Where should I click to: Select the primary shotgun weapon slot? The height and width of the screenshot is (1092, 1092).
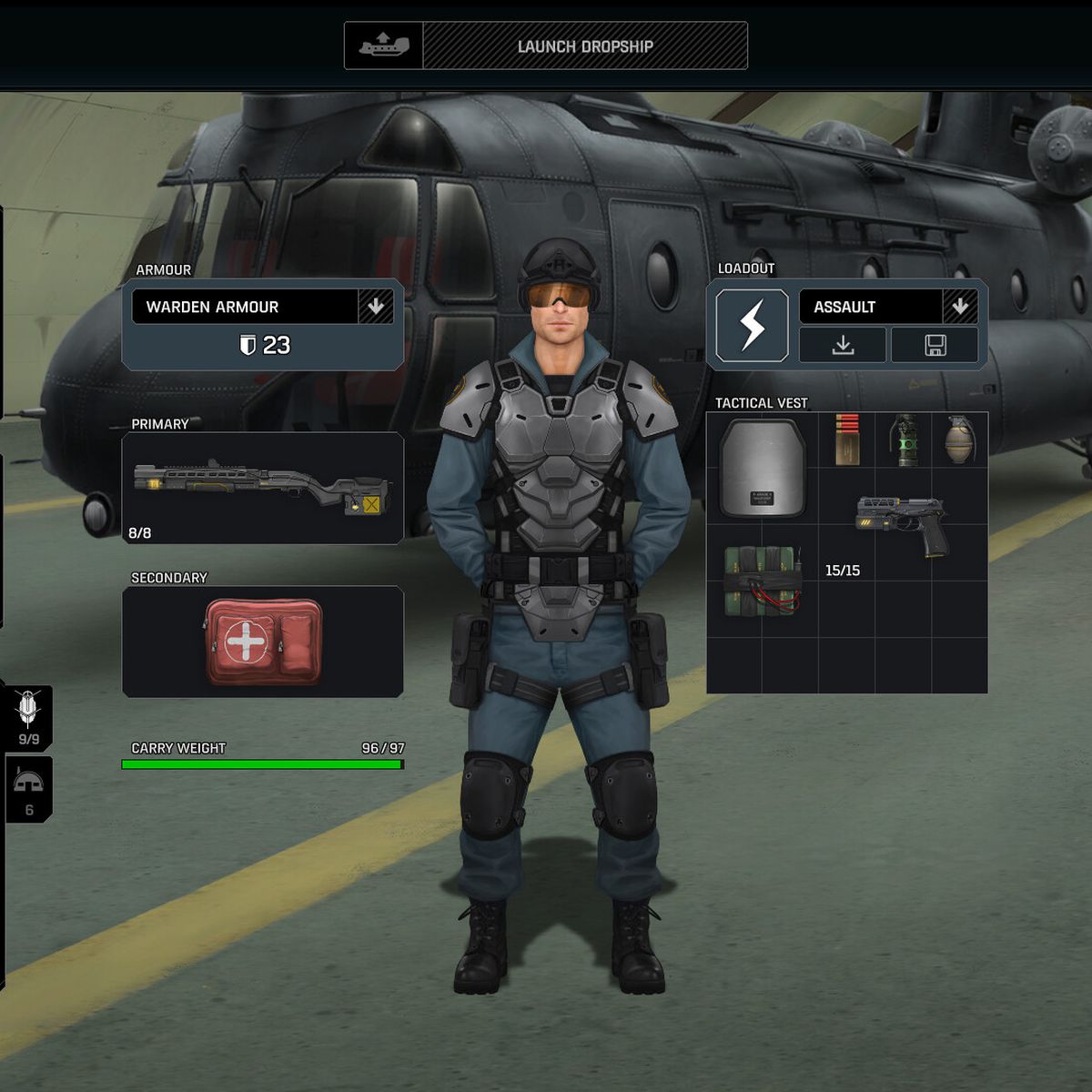tap(263, 489)
